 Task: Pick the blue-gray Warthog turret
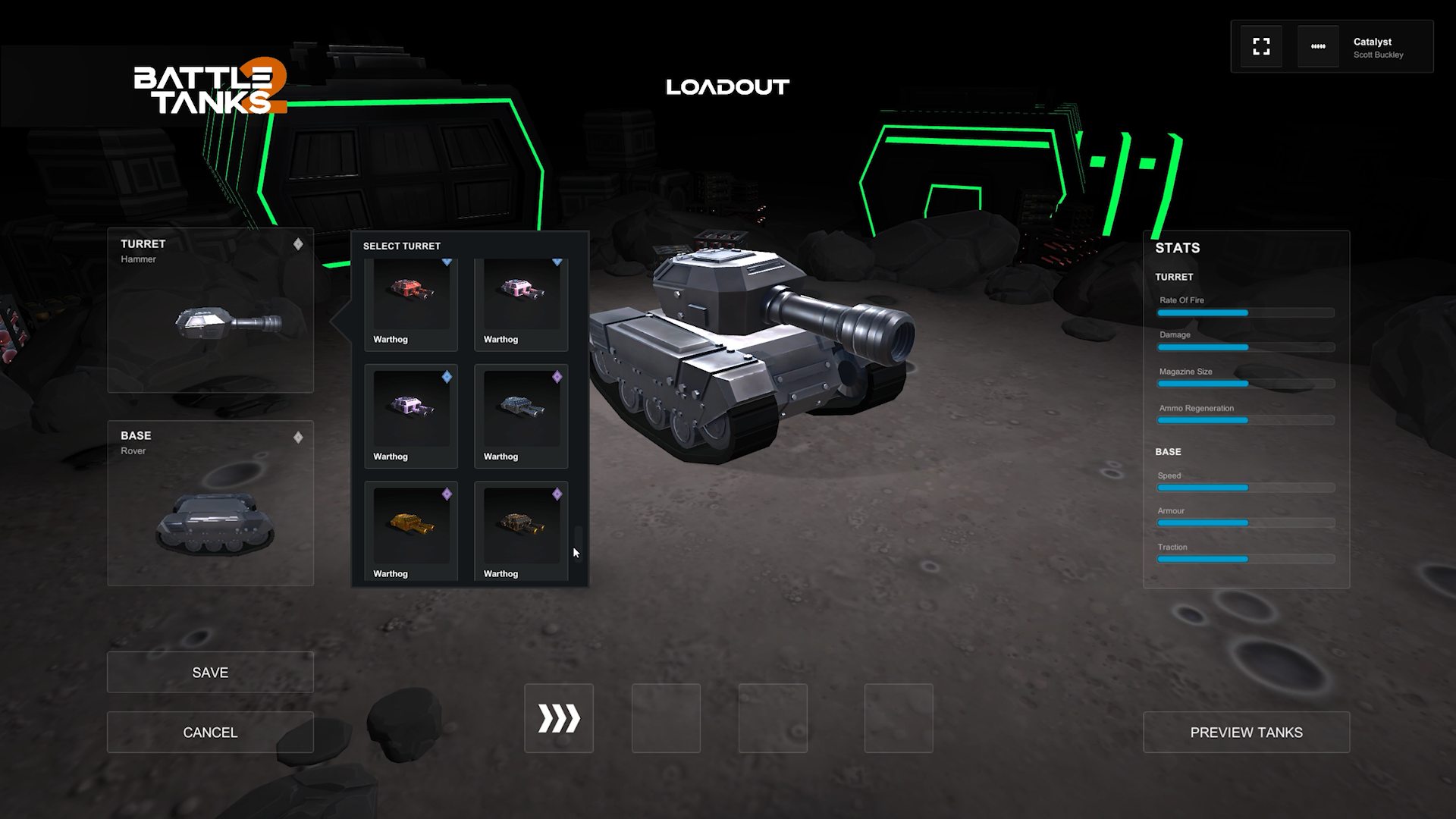(x=521, y=416)
